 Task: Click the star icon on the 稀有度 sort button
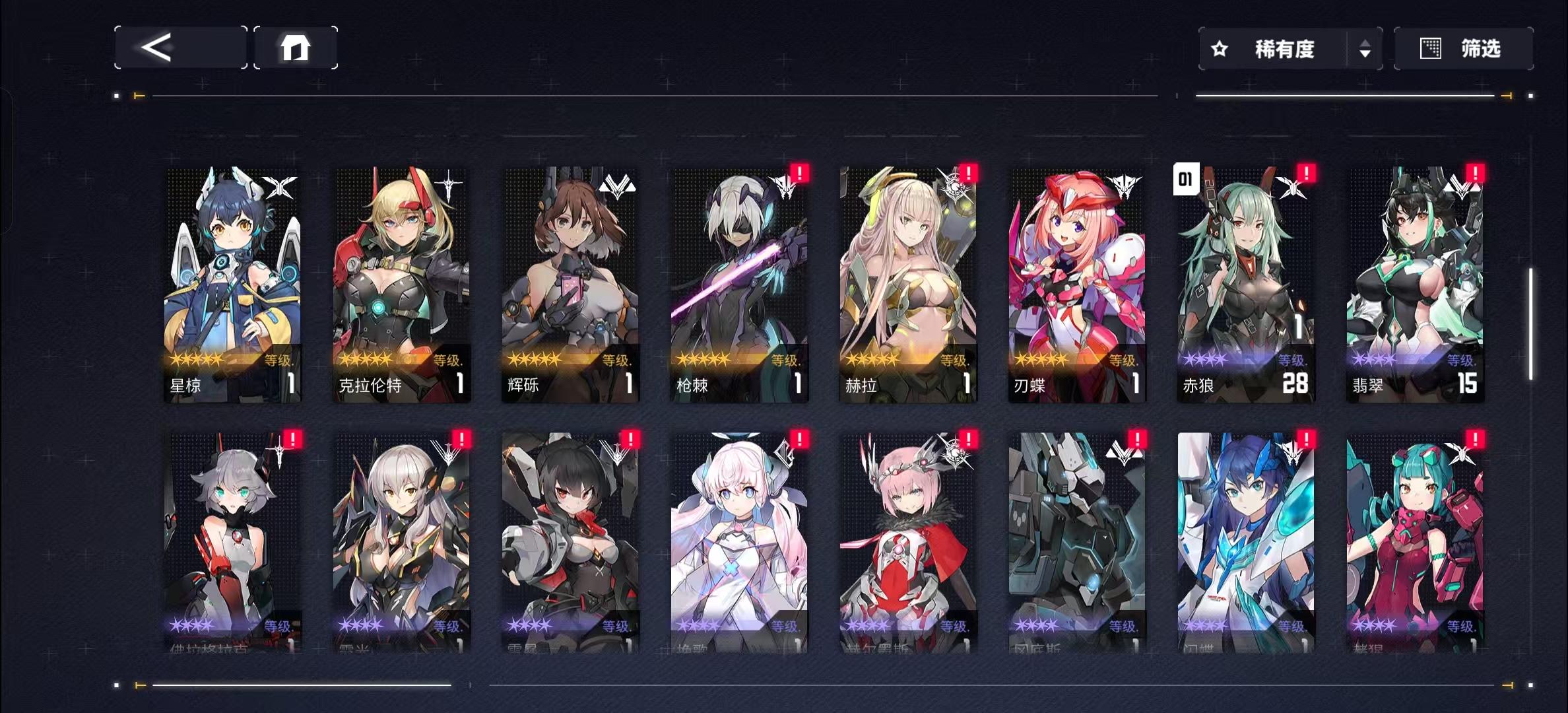click(1218, 48)
